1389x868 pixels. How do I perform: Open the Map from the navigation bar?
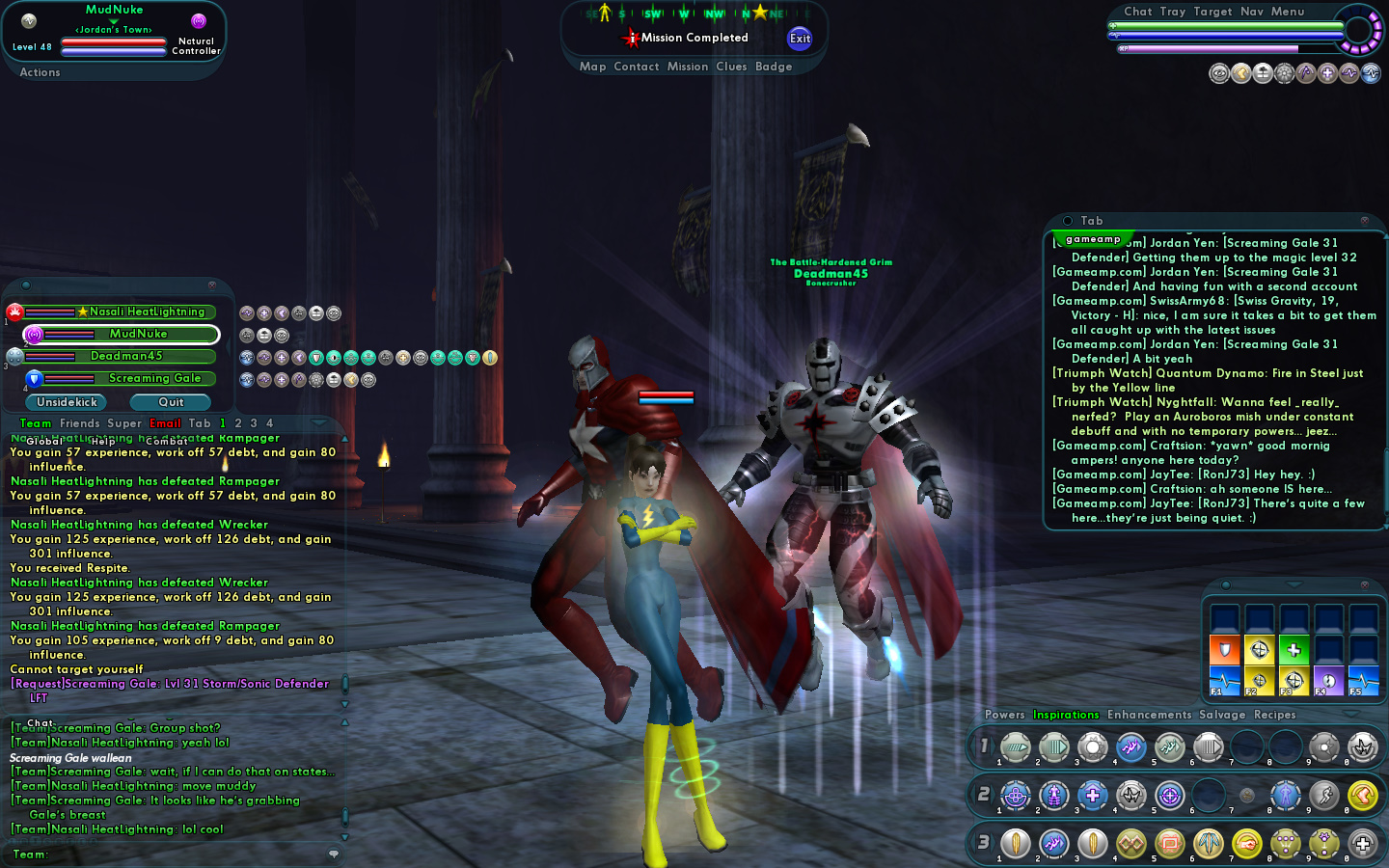592,67
